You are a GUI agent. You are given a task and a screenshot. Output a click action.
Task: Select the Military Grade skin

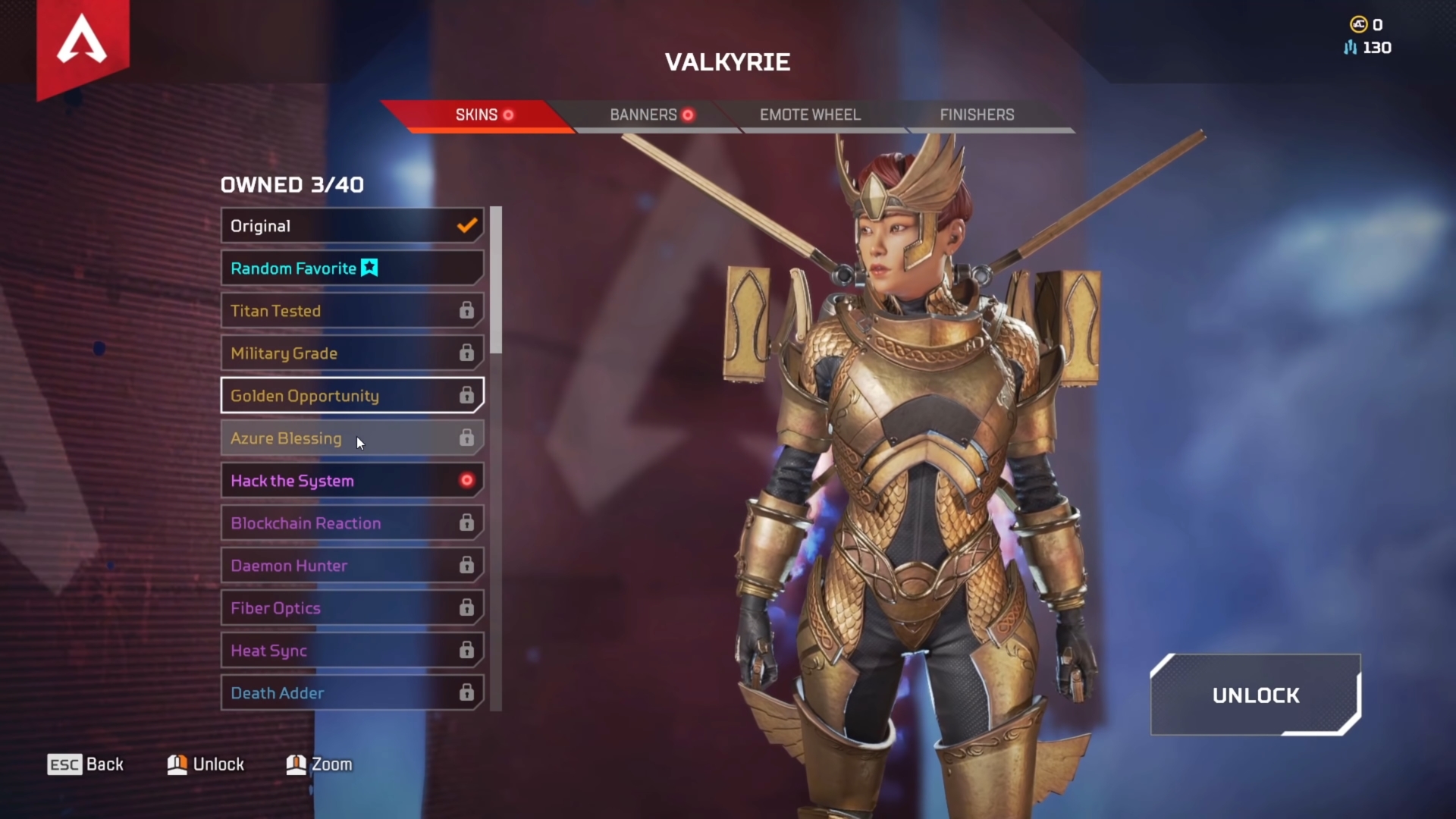coord(352,353)
